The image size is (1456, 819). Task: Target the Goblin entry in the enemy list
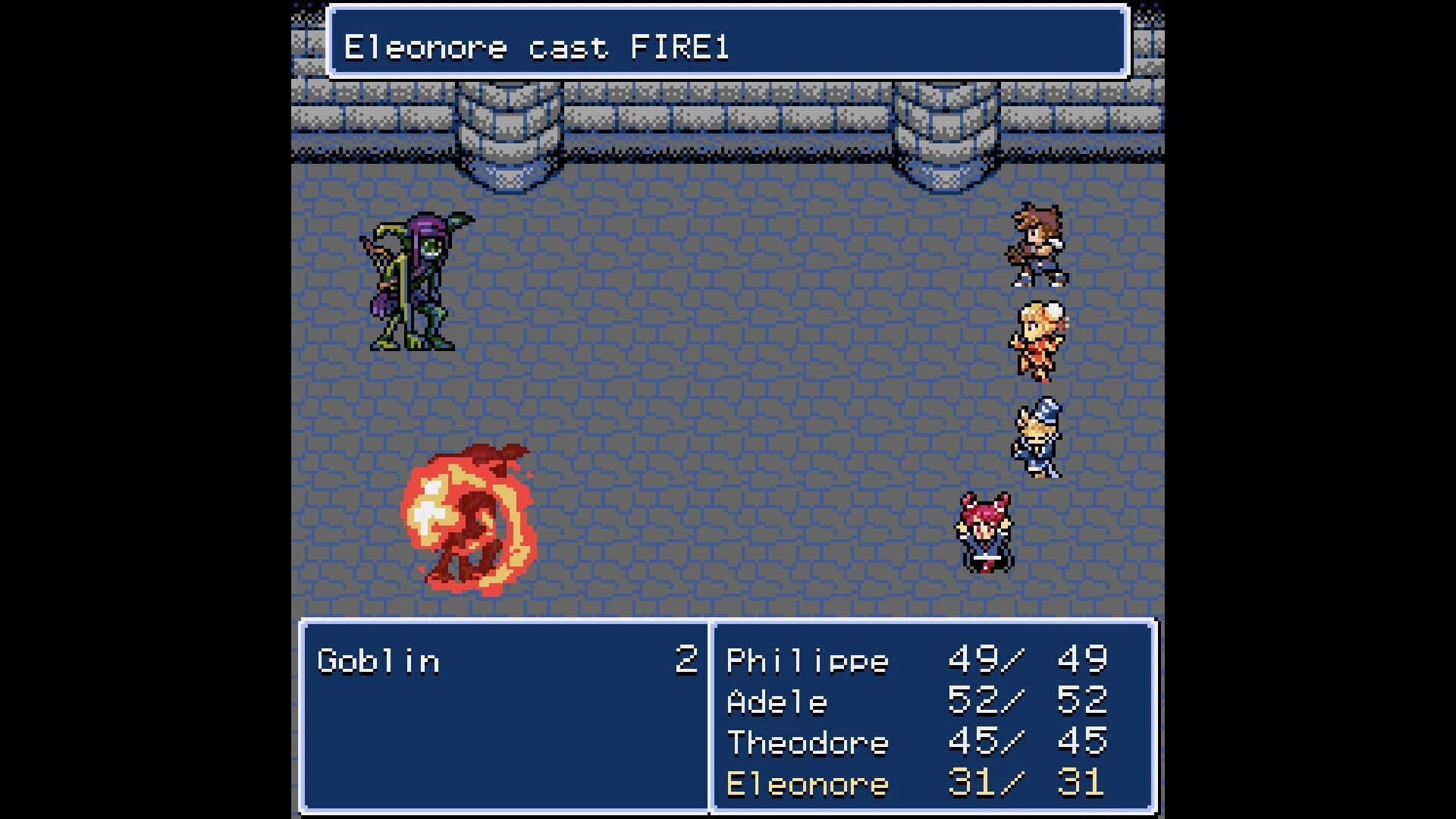pos(379,660)
